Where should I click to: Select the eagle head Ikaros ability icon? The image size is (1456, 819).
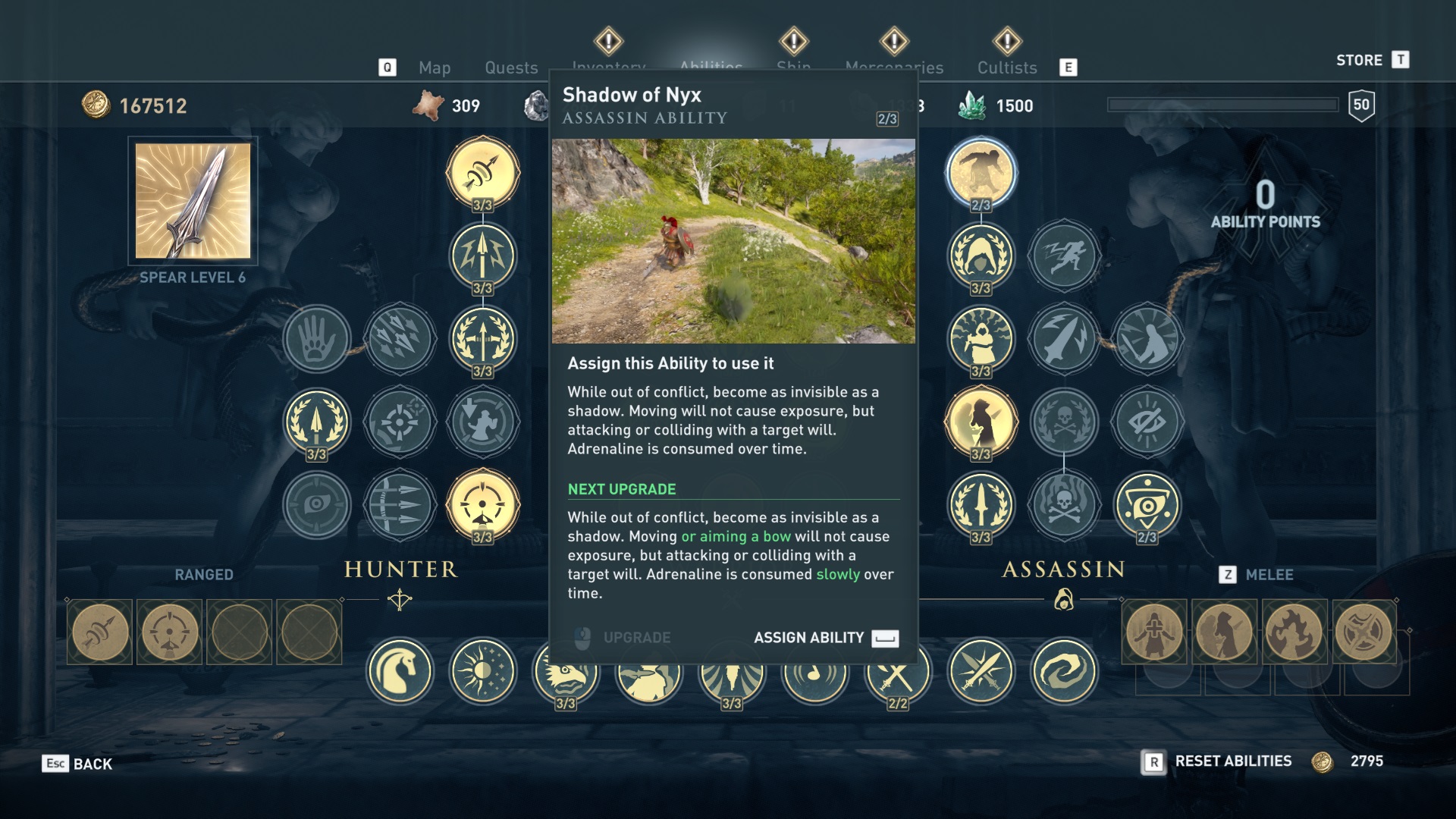[x=566, y=672]
